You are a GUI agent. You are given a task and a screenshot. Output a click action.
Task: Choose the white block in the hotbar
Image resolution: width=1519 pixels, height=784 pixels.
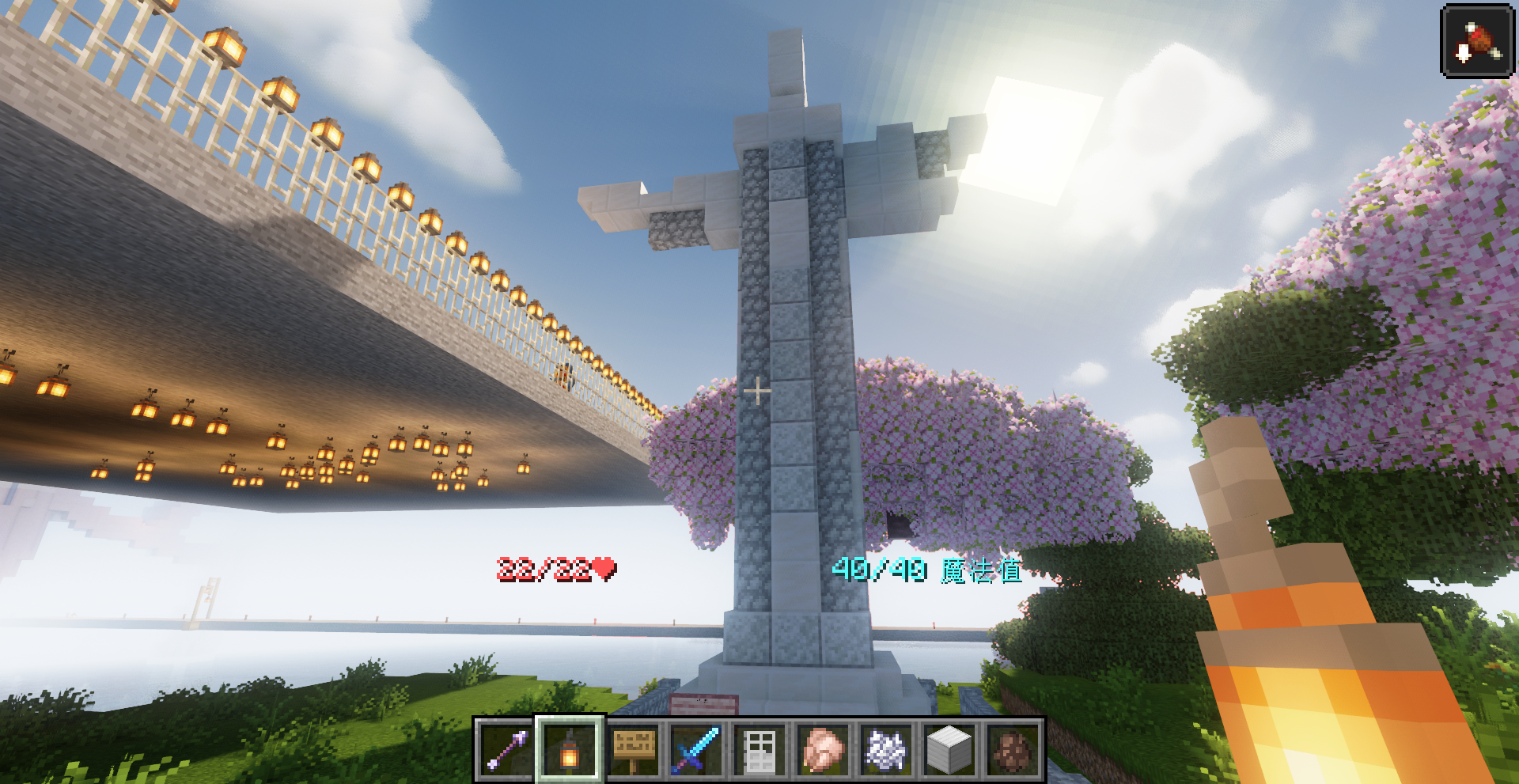click(949, 750)
